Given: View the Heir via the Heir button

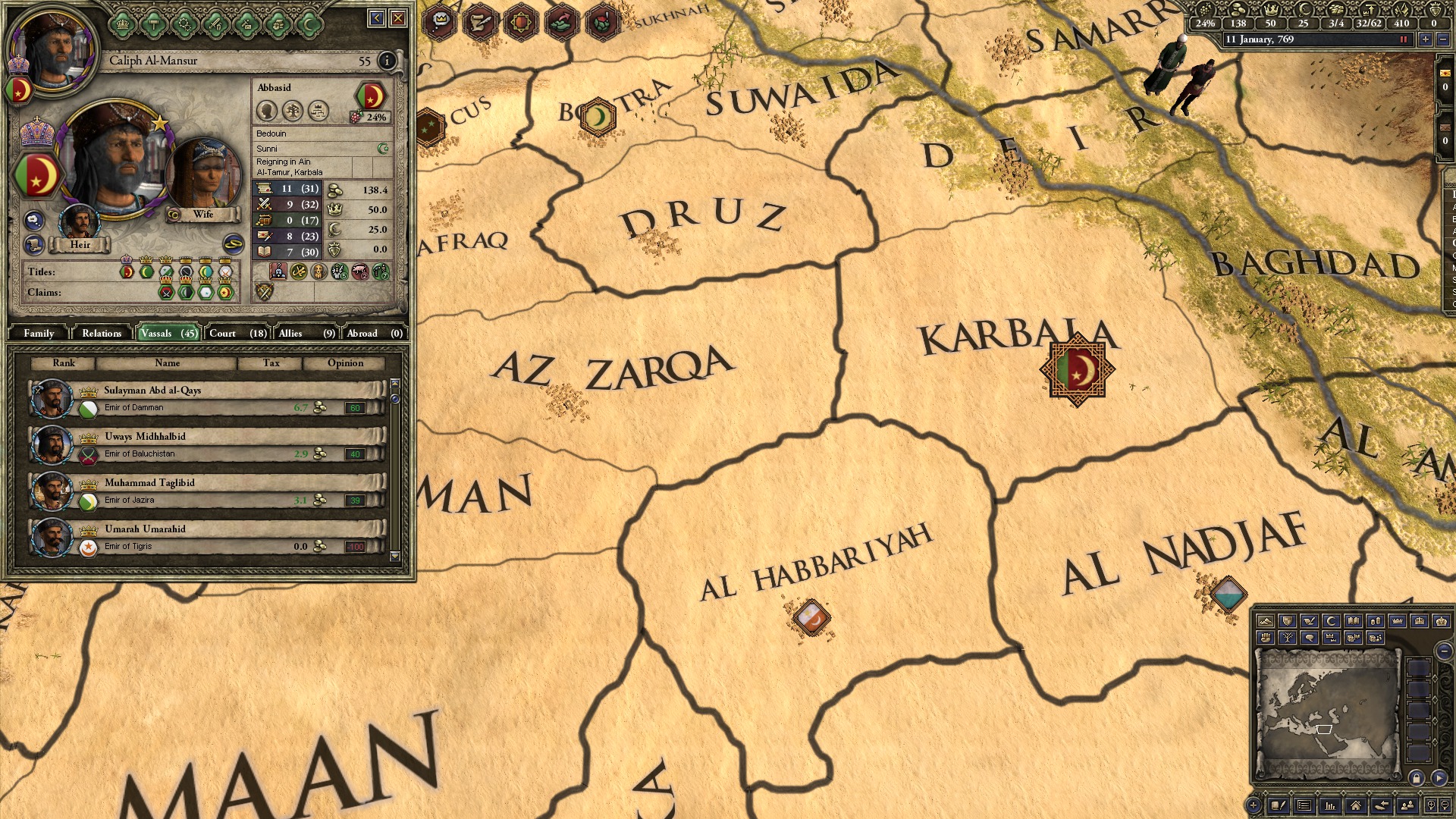Looking at the screenshot, I should pyautogui.click(x=81, y=245).
